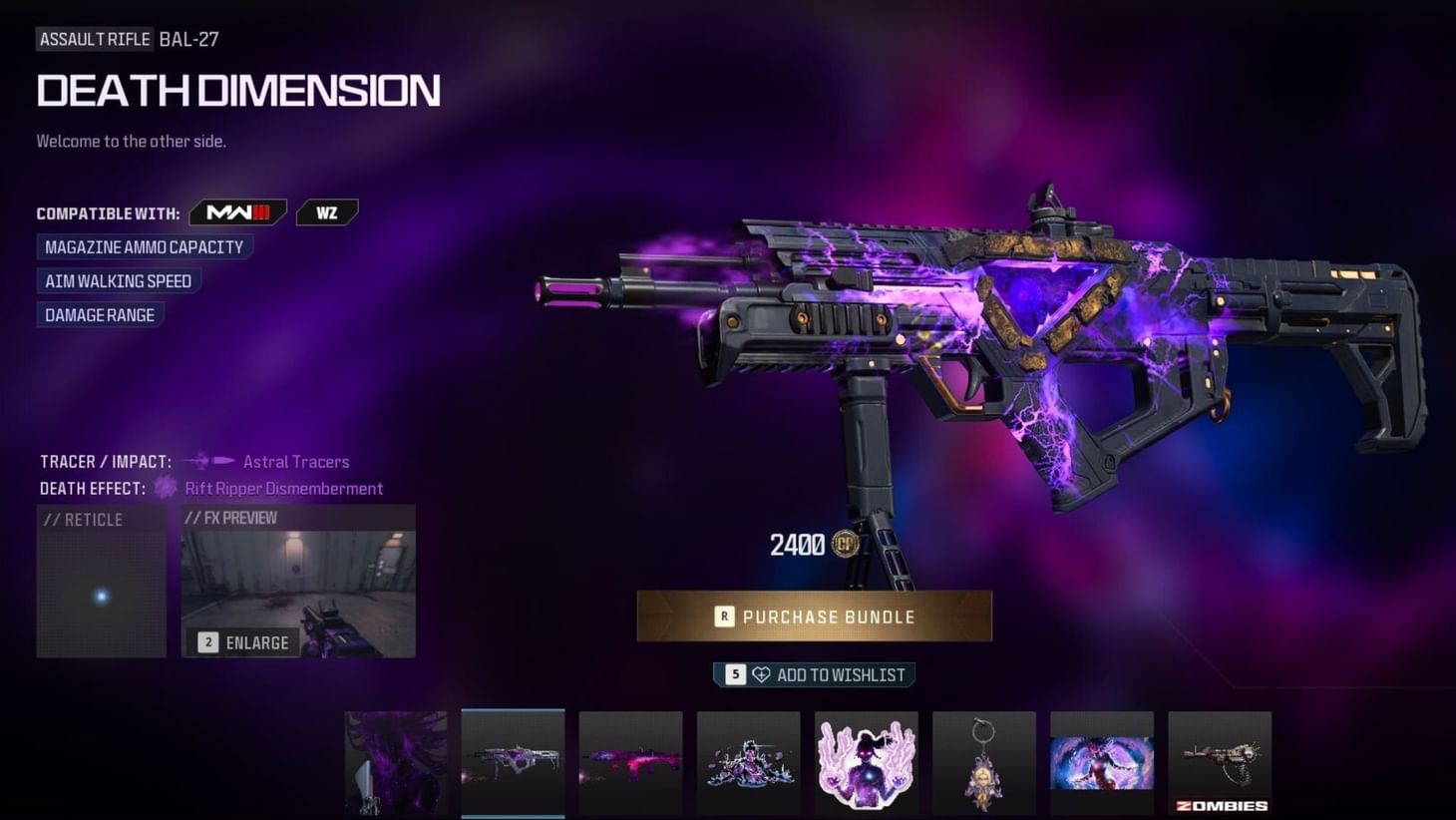Click the glowing blue reticle dot preview
This screenshot has width=1456, height=820.
[101, 596]
